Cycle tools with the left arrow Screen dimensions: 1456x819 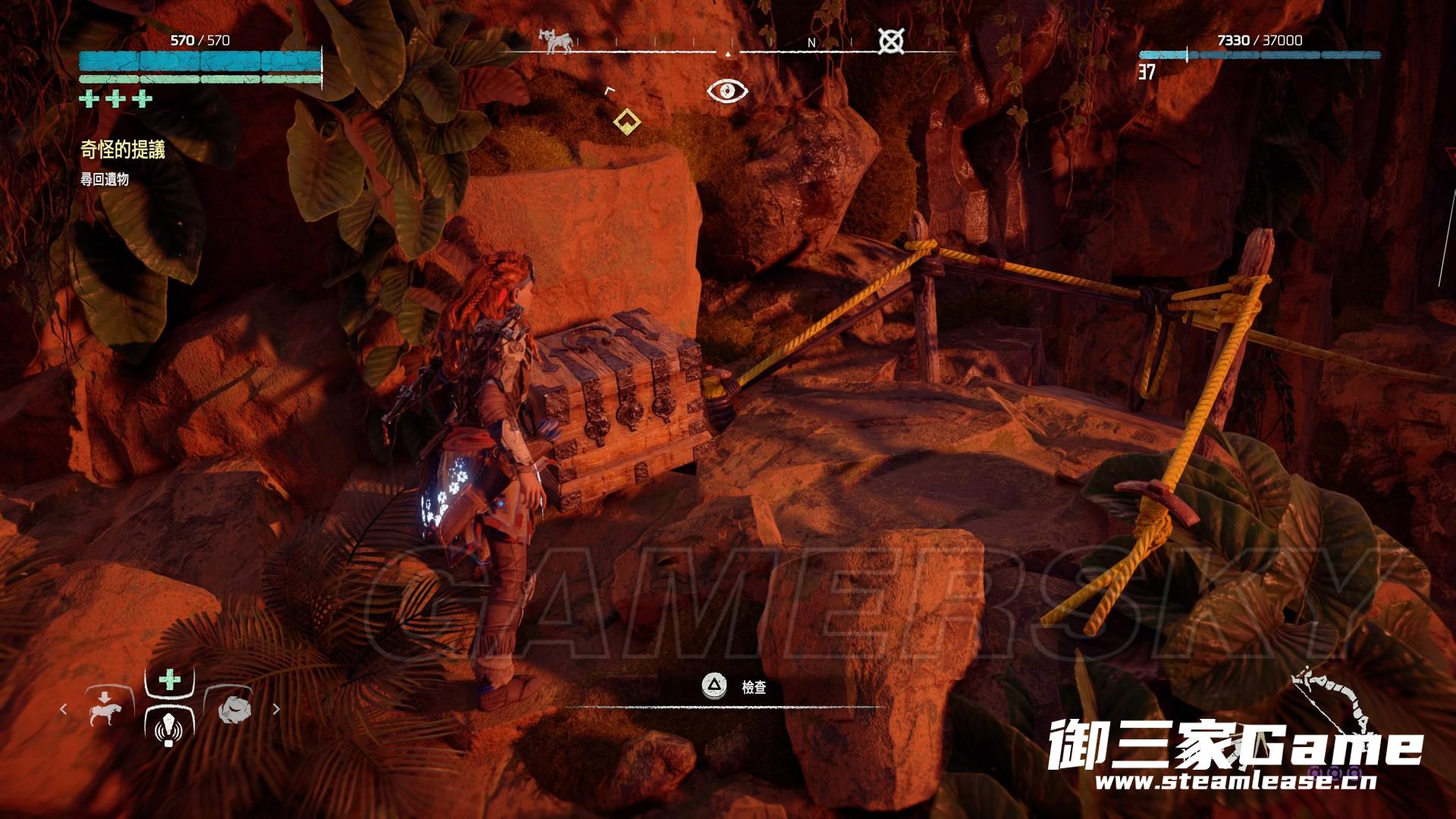64,709
